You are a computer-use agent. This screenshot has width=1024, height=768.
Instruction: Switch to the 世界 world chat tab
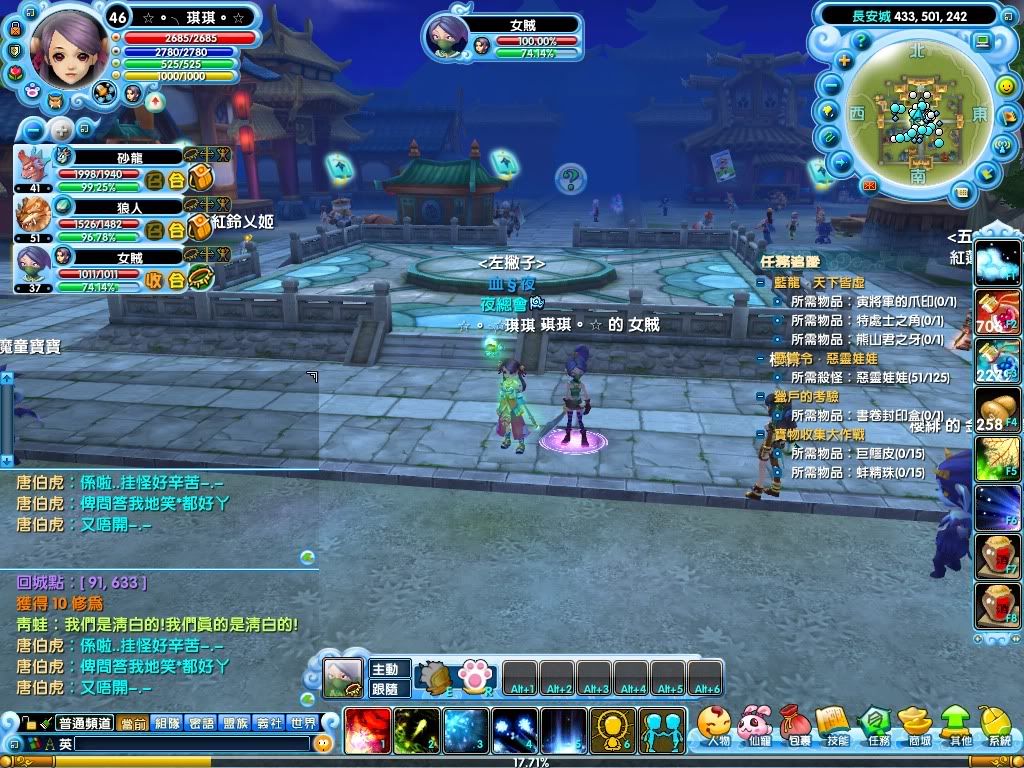(302, 723)
